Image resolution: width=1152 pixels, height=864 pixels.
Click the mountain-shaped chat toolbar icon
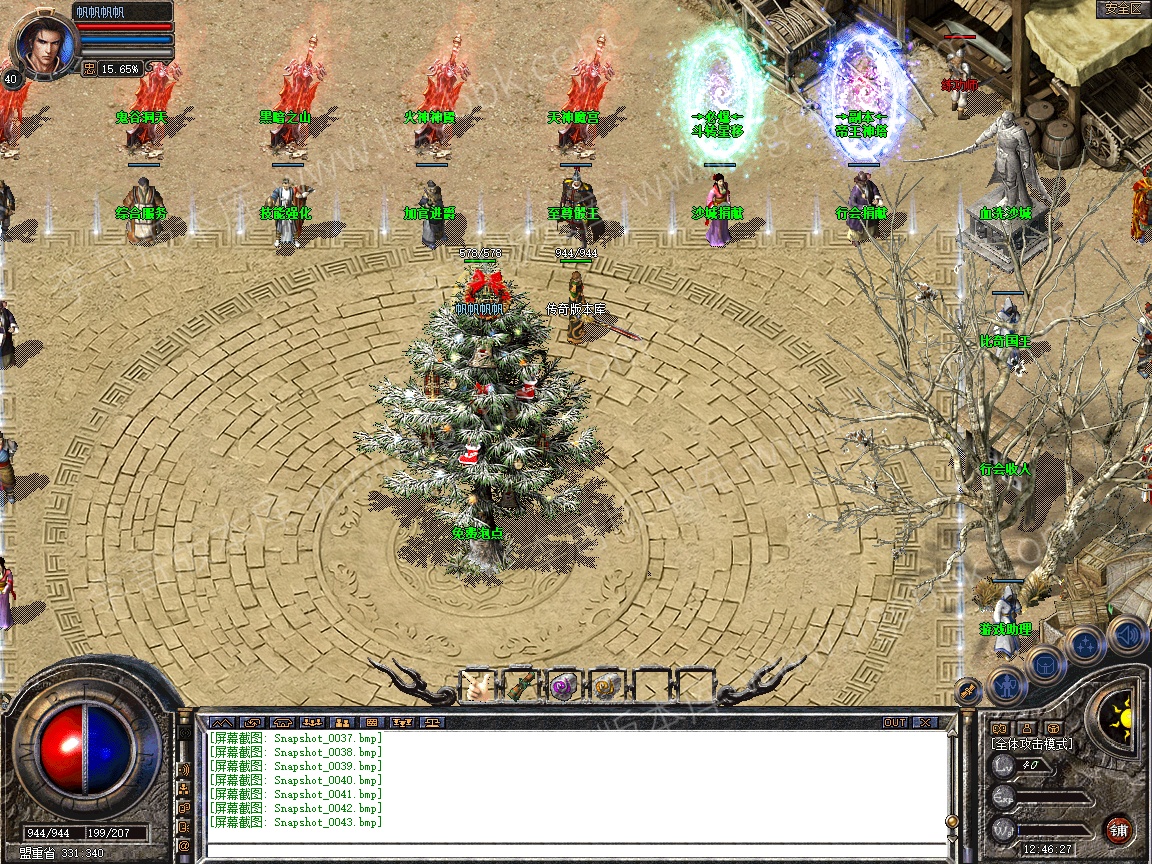coord(221,722)
